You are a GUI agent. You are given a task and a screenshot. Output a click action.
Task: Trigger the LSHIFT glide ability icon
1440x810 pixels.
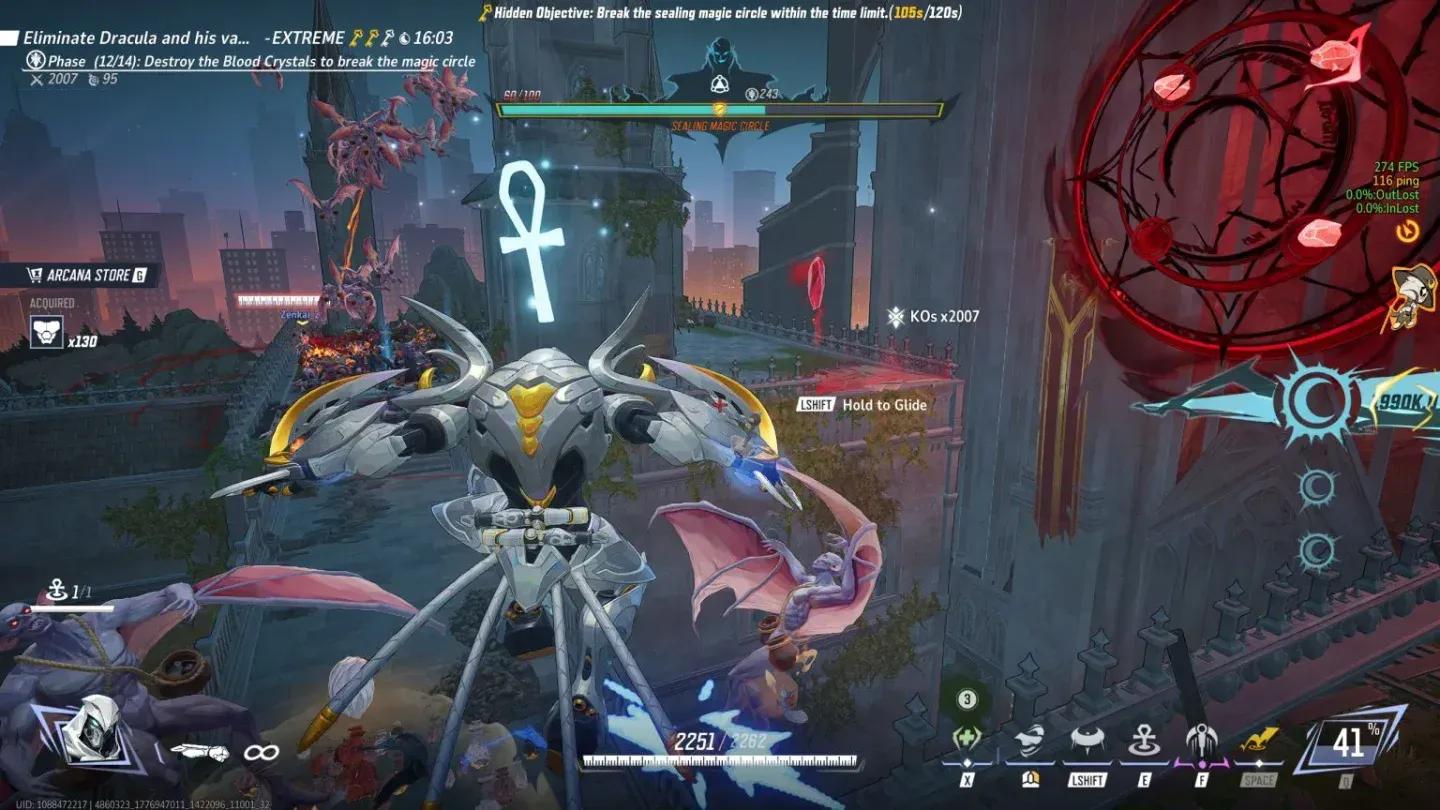(1086, 742)
